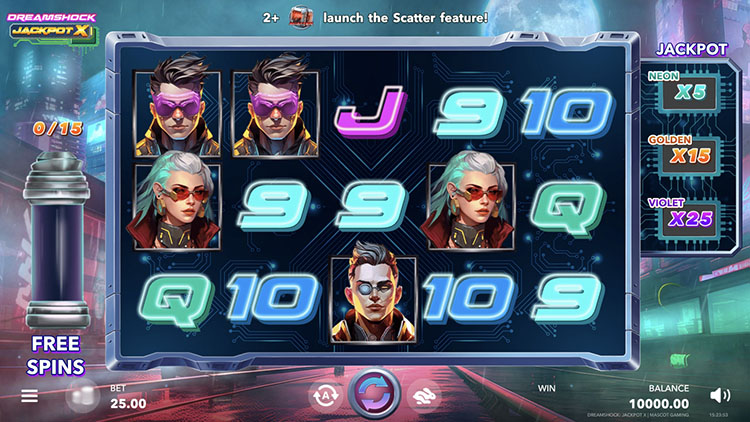Viewport: 750px width, 422px height.
Task: Activate the turbo rabbit mode
Action: (x=423, y=396)
